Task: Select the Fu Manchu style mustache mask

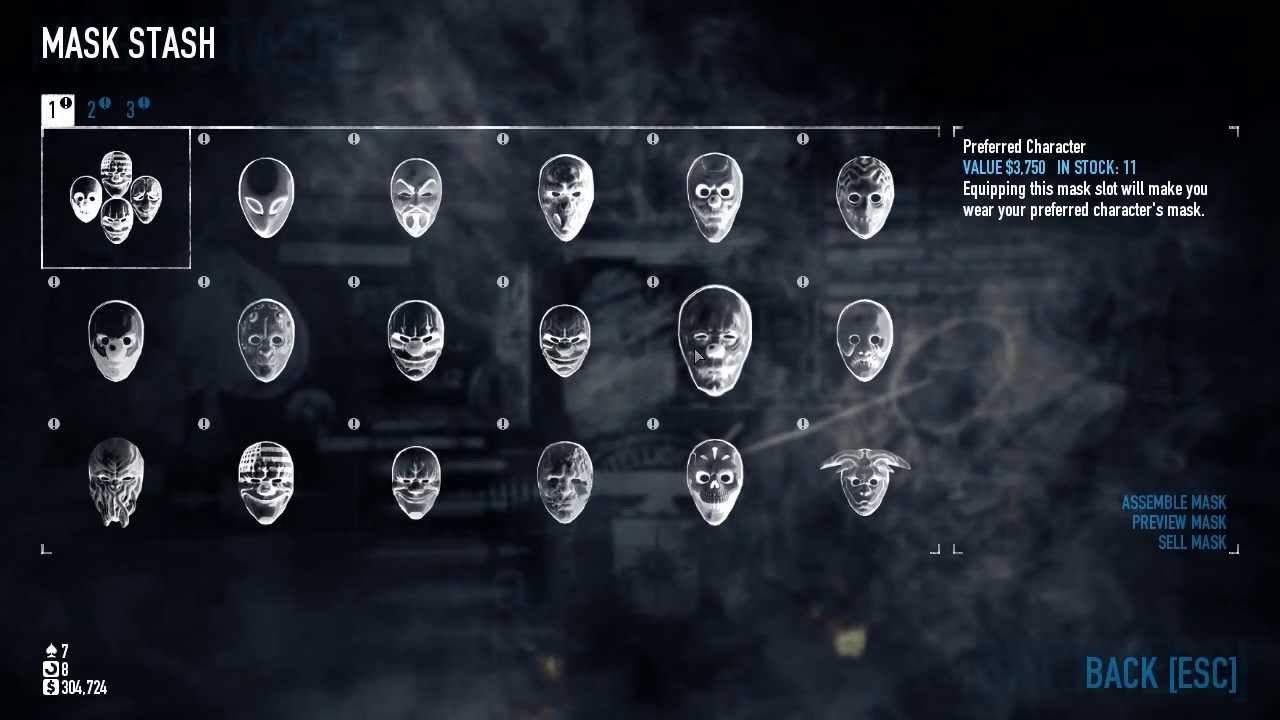Action: [x=415, y=197]
